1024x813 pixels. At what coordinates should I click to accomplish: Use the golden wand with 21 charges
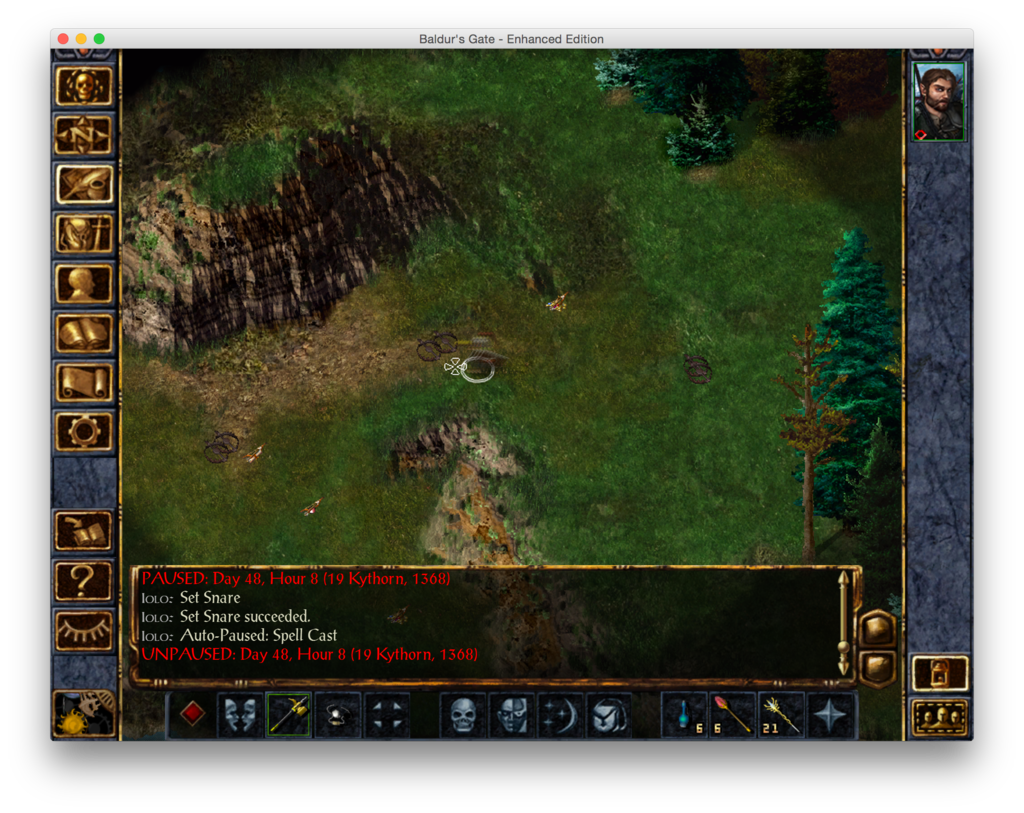coord(782,715)
